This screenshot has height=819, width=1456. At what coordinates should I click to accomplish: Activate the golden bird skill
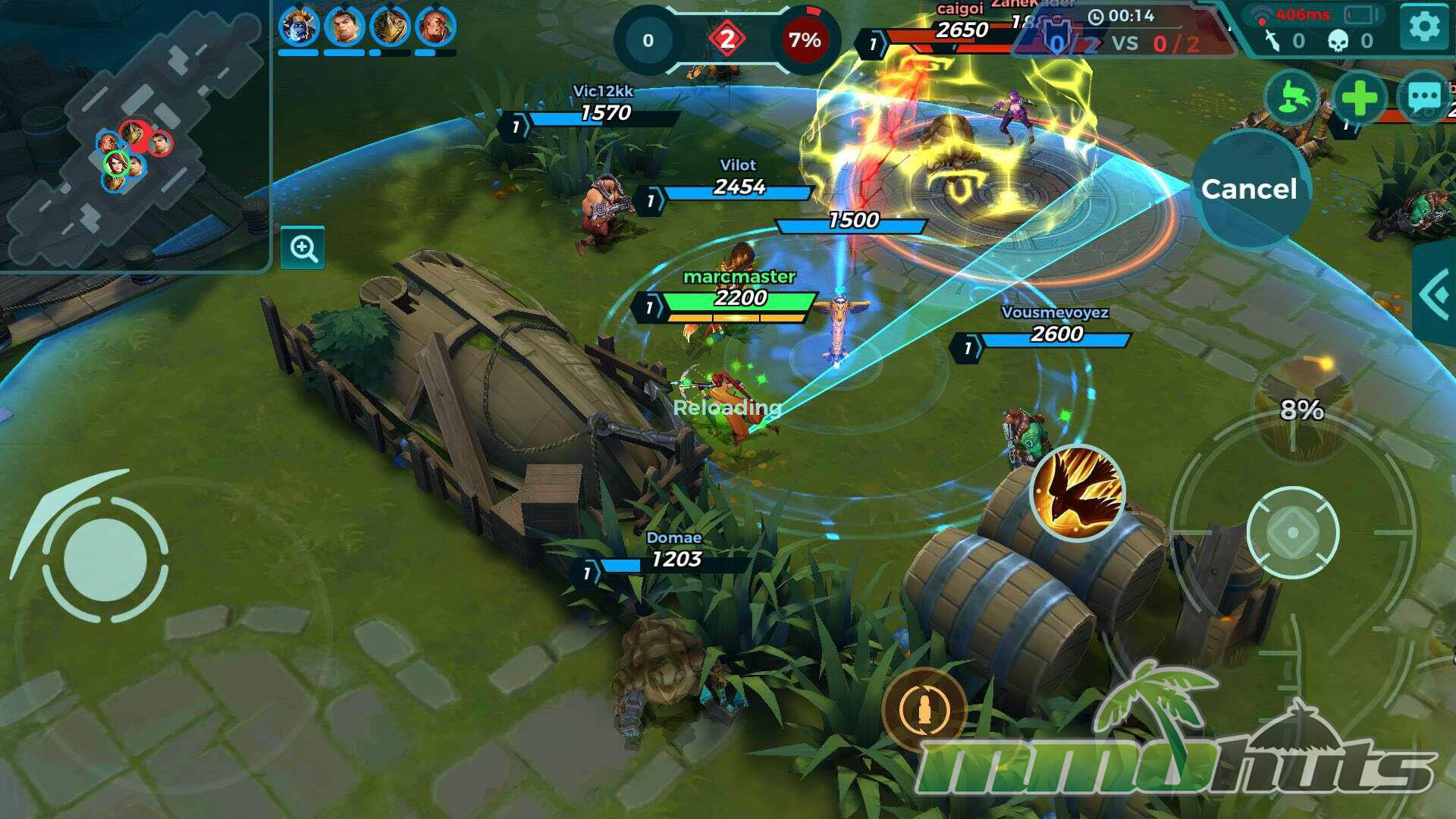[1077, 491]
